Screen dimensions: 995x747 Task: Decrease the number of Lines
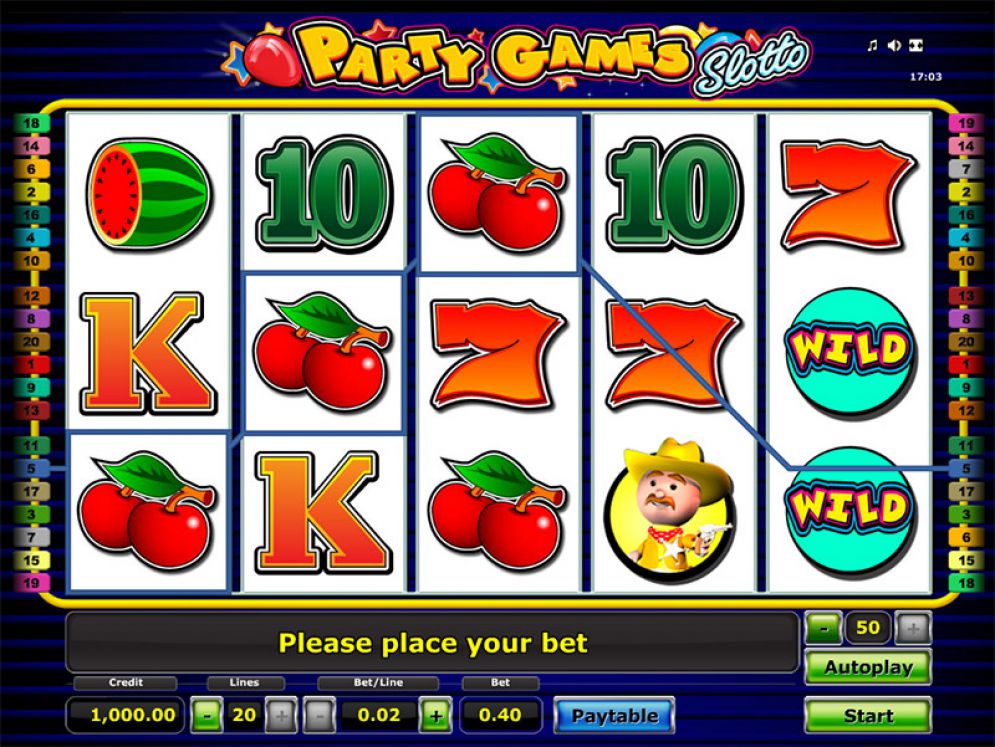pos(206,716)
